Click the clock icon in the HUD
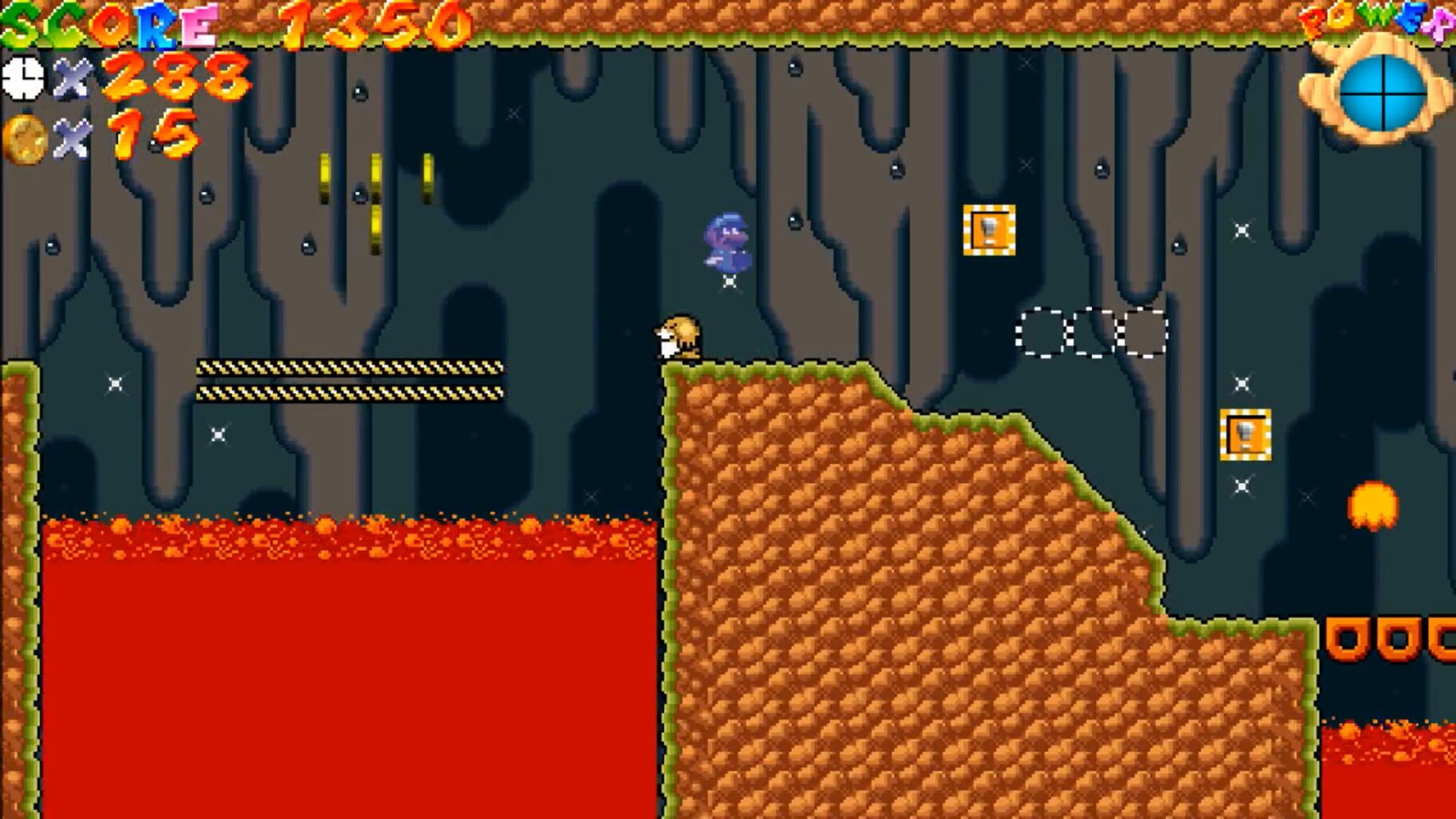The width and height of the screenshot is (1456, 819). [24, 78]
